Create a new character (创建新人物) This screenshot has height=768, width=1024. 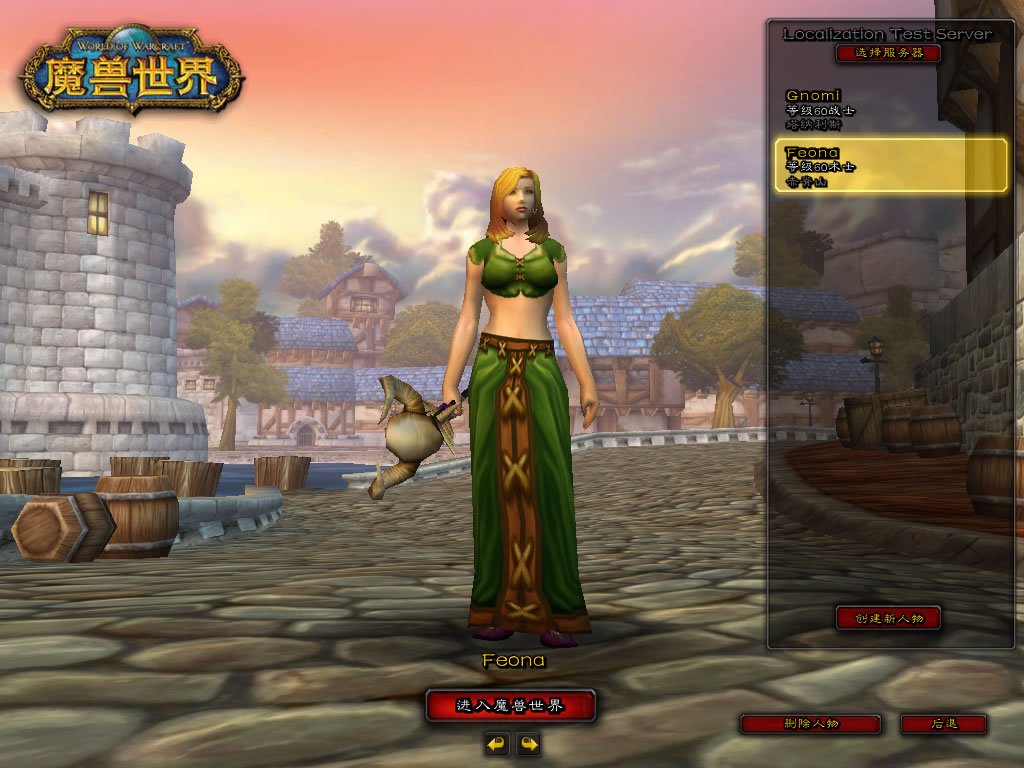[888, 618]
